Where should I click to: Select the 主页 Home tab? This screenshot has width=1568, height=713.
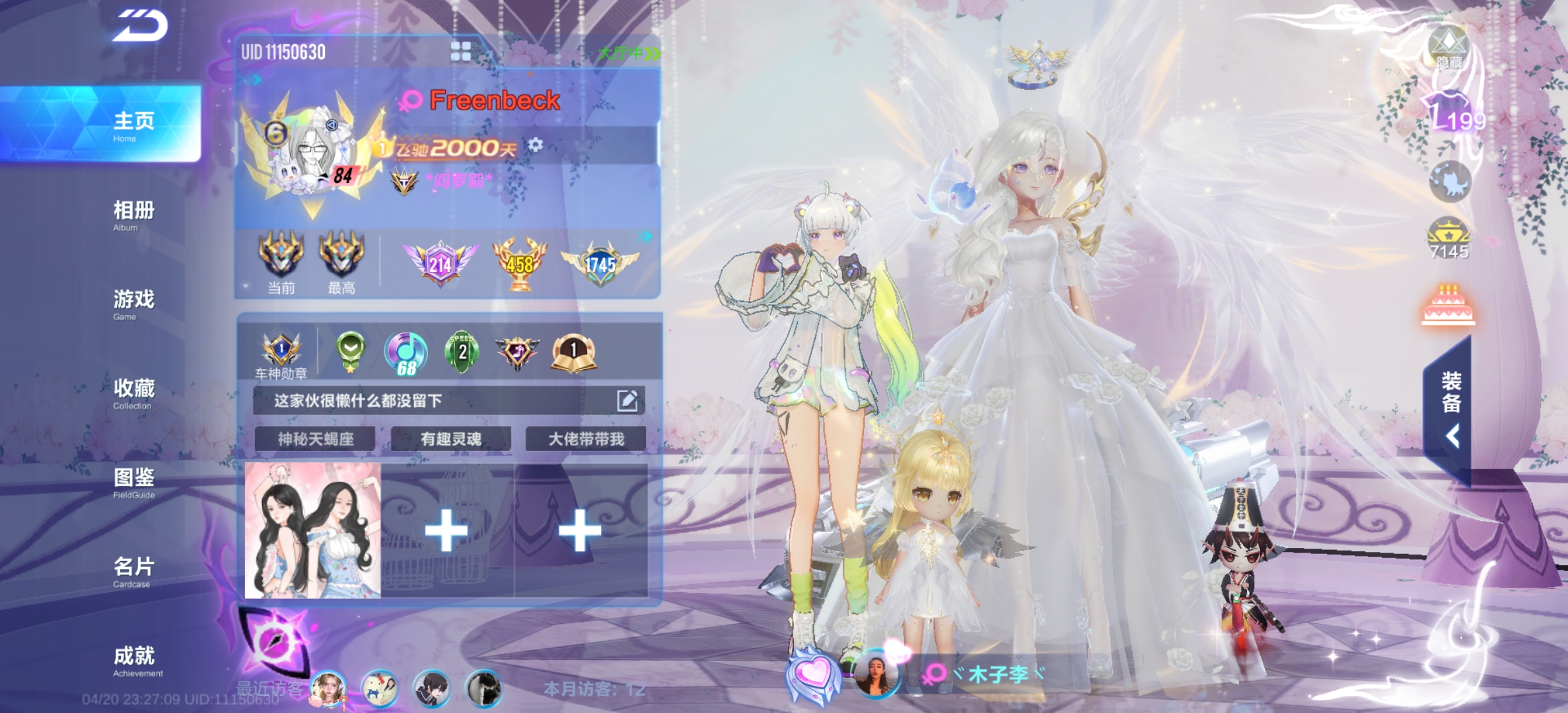pos(133,125)
